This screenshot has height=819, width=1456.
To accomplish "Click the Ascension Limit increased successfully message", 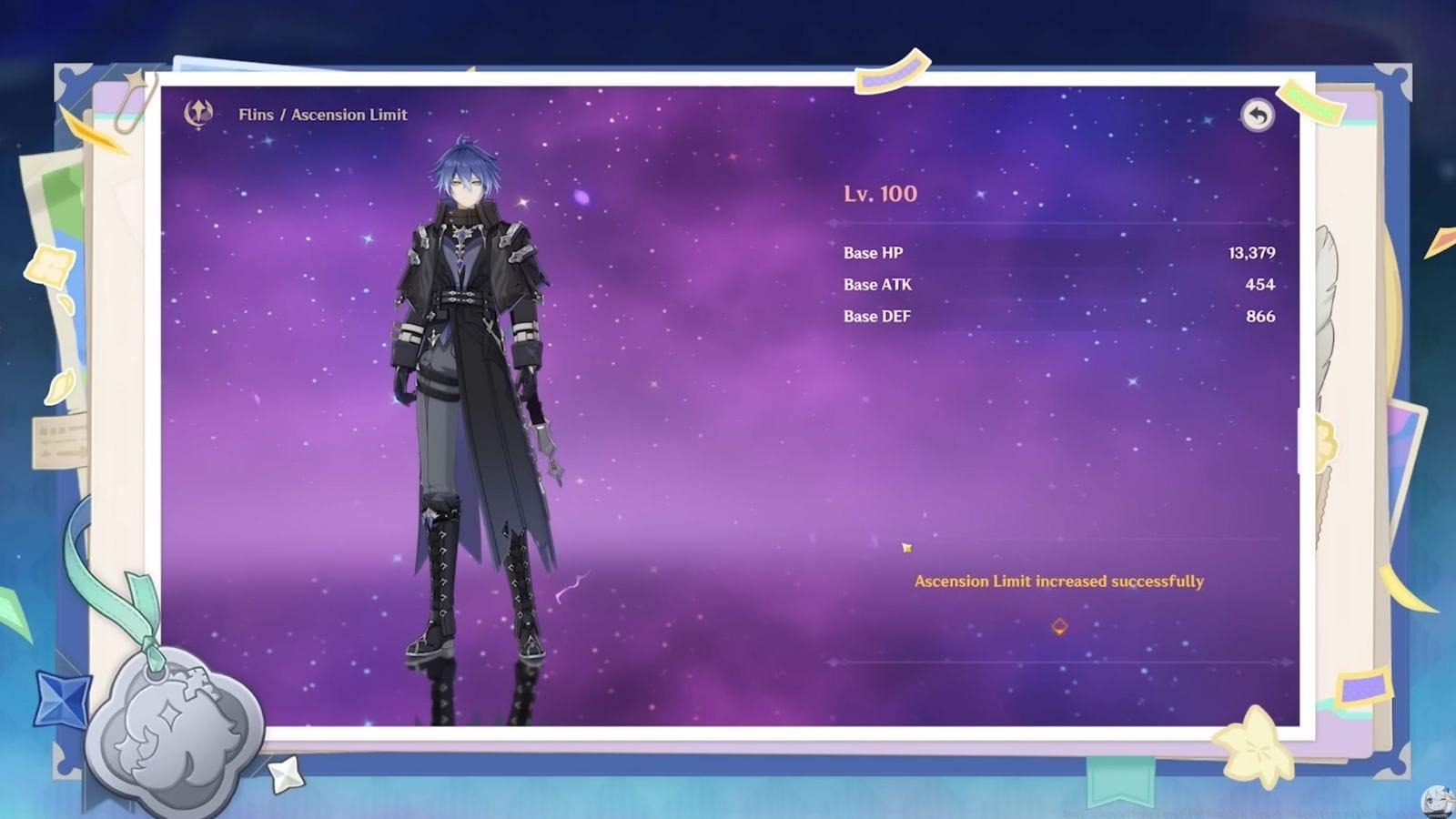I will point(1058,581).
